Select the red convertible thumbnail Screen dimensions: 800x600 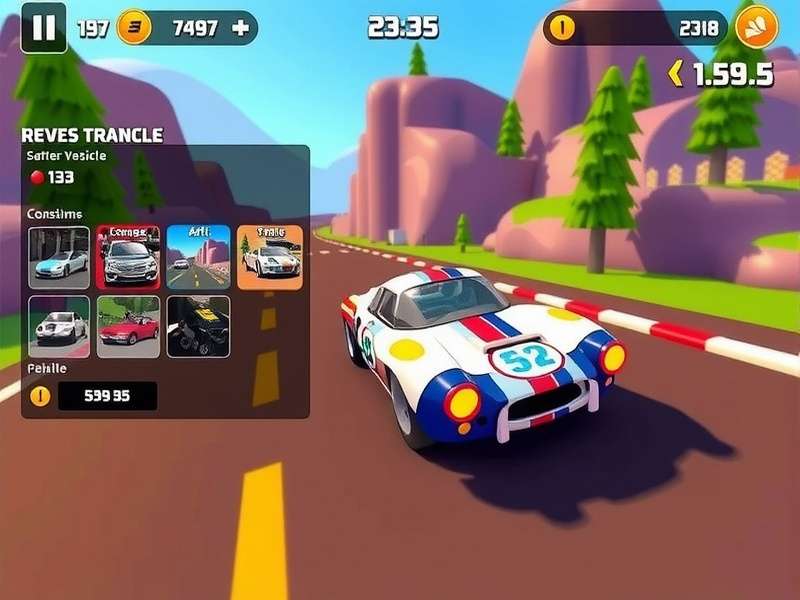tap(128, 326)
